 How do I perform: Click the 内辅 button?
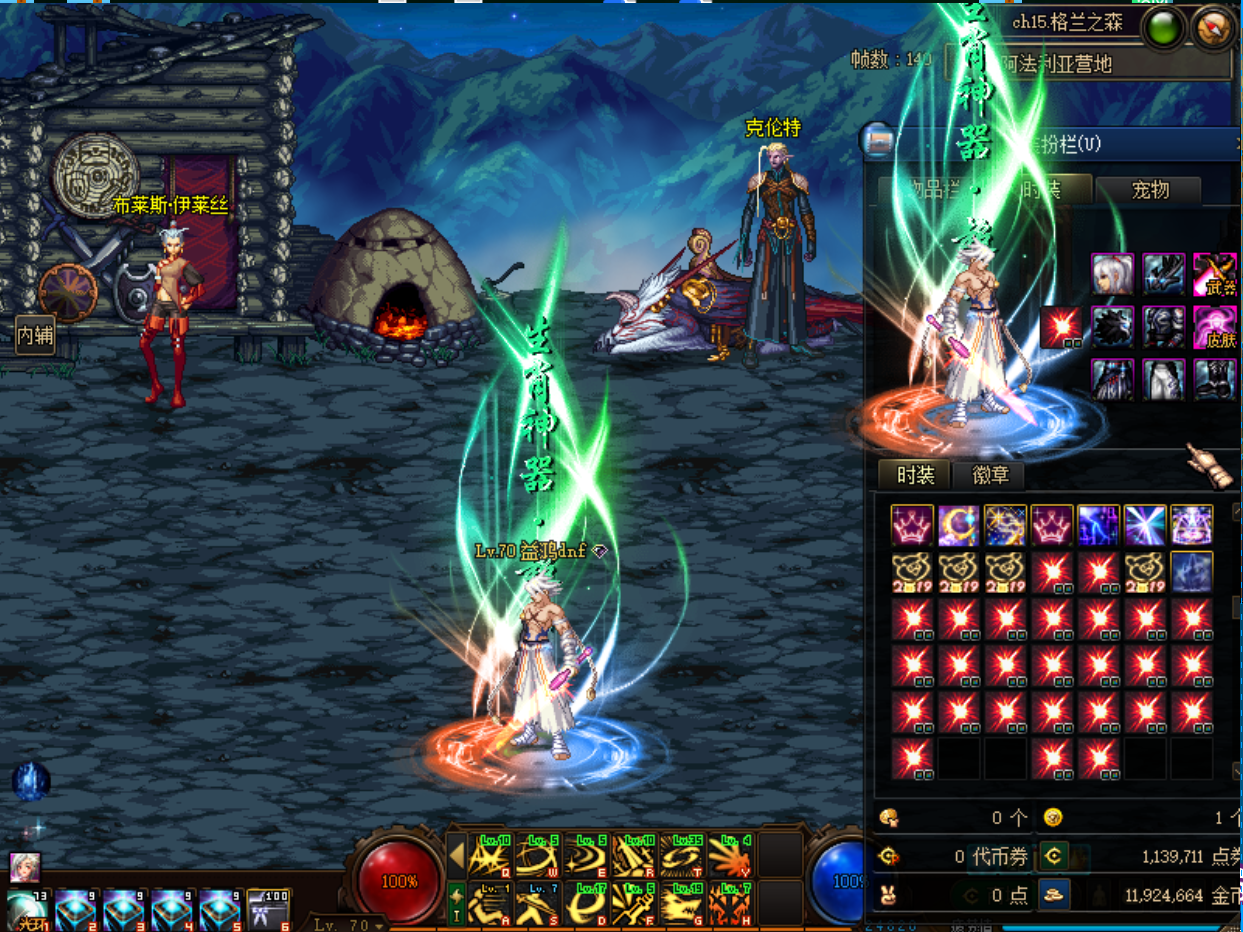(x=35, y=335)
